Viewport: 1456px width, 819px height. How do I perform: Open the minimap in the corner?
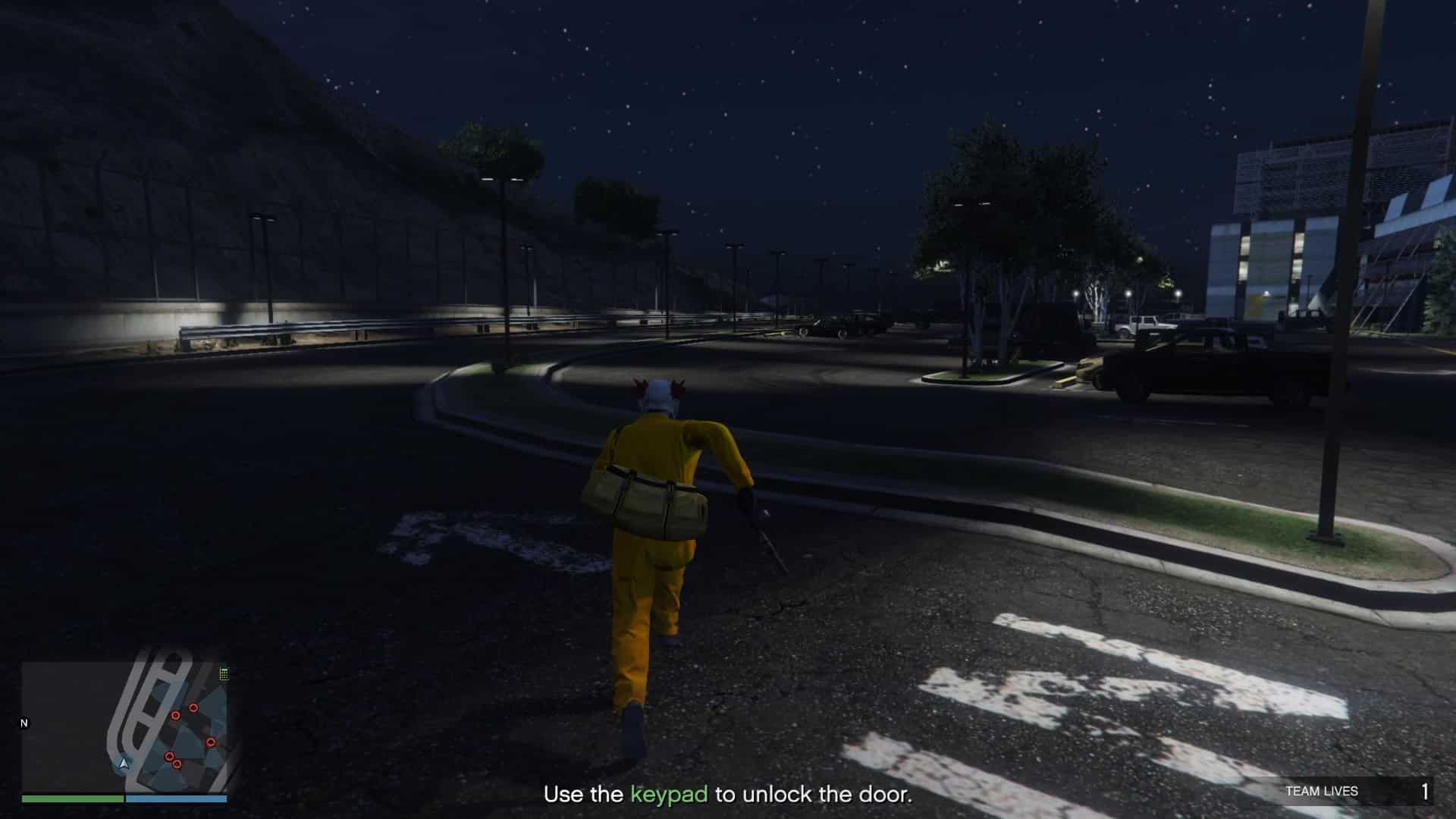pyautogui.click(x=124, y=727)
